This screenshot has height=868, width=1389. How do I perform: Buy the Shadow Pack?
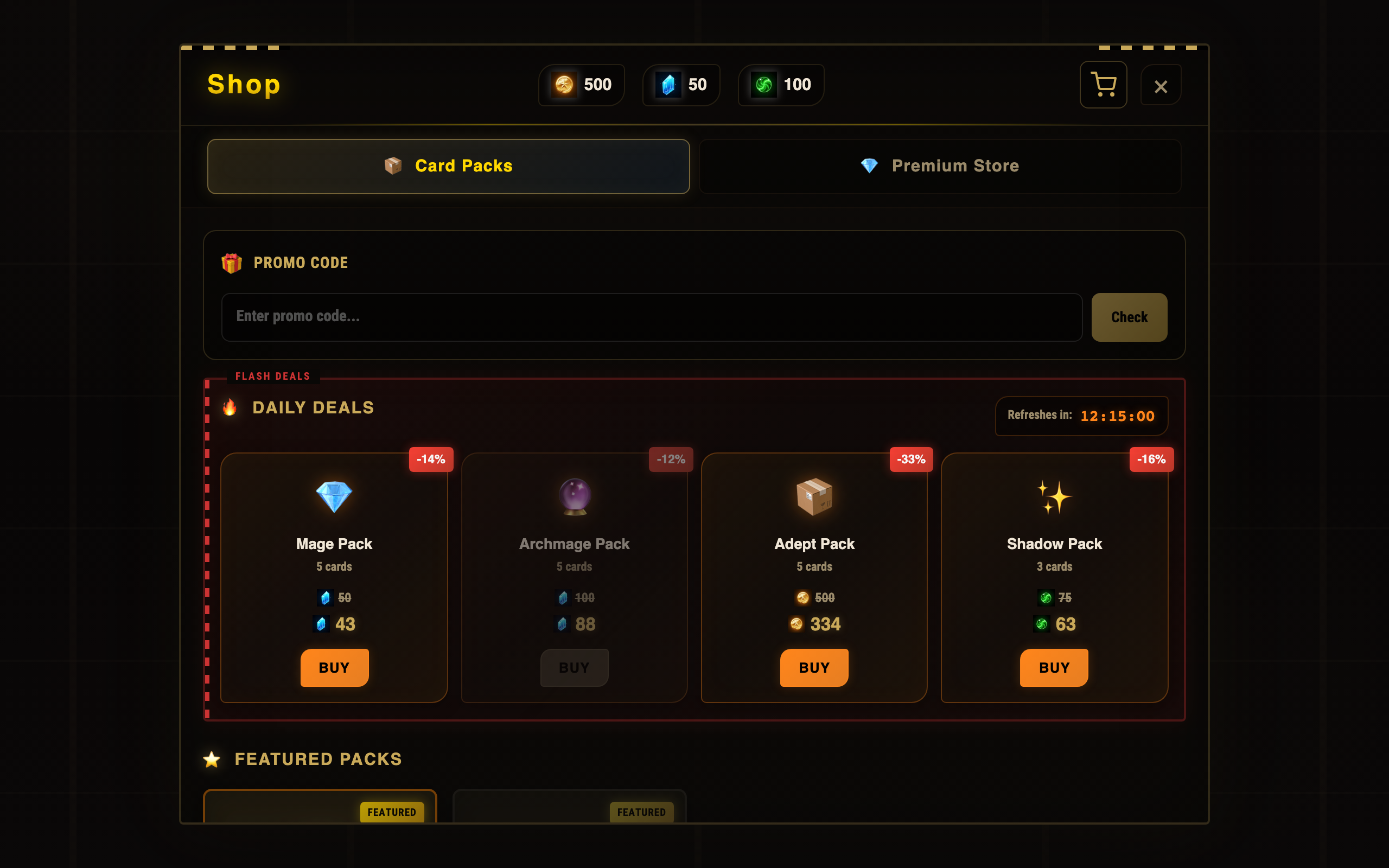pyautogui.click(x=1053, y=667)
